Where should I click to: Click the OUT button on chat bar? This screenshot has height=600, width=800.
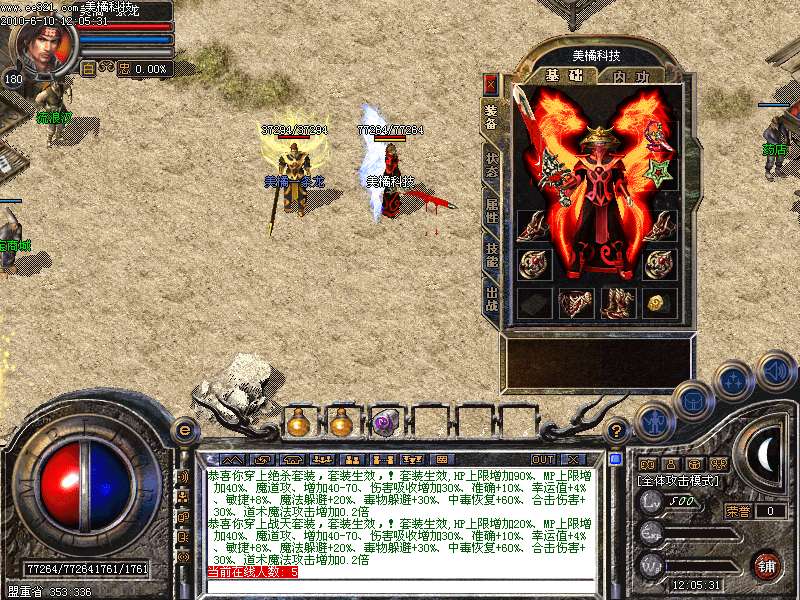click(x=542, y=459)
